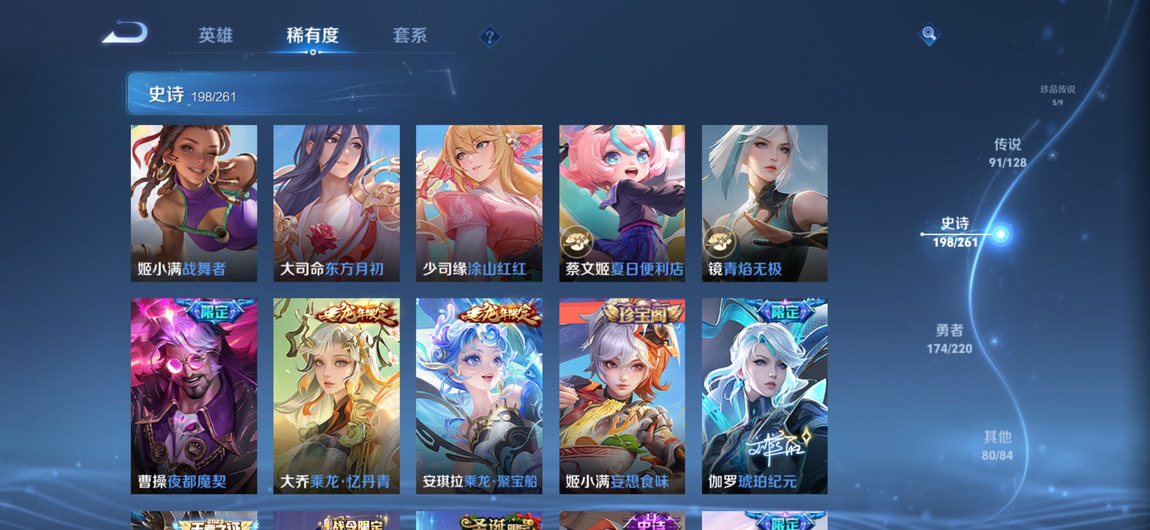Select the 大司命 东方月初 skin card
The image size is (1150, 530).
point(337,203)
